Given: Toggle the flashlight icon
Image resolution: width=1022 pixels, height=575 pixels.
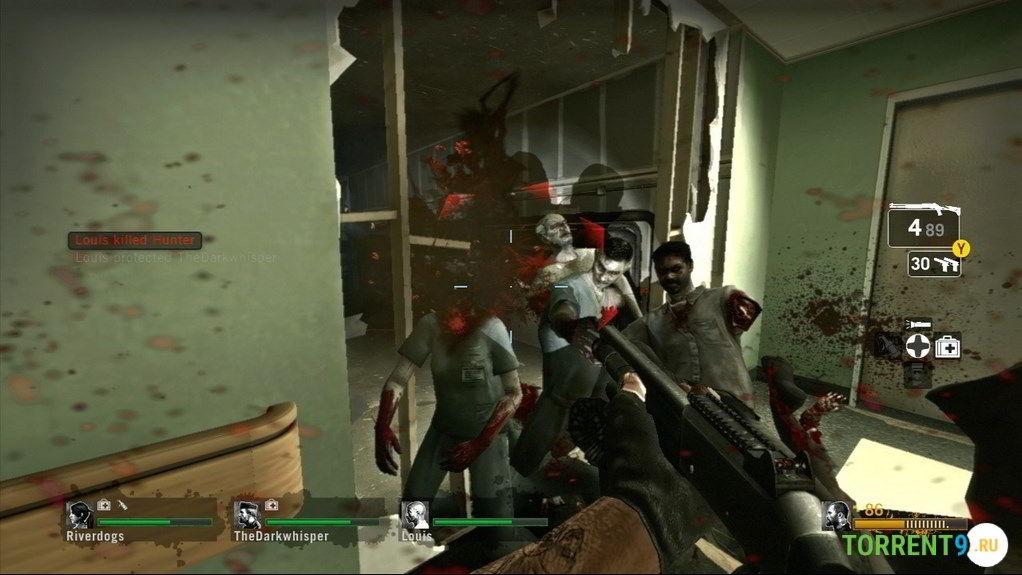Looking at the screenshot, I should [917, 324].
